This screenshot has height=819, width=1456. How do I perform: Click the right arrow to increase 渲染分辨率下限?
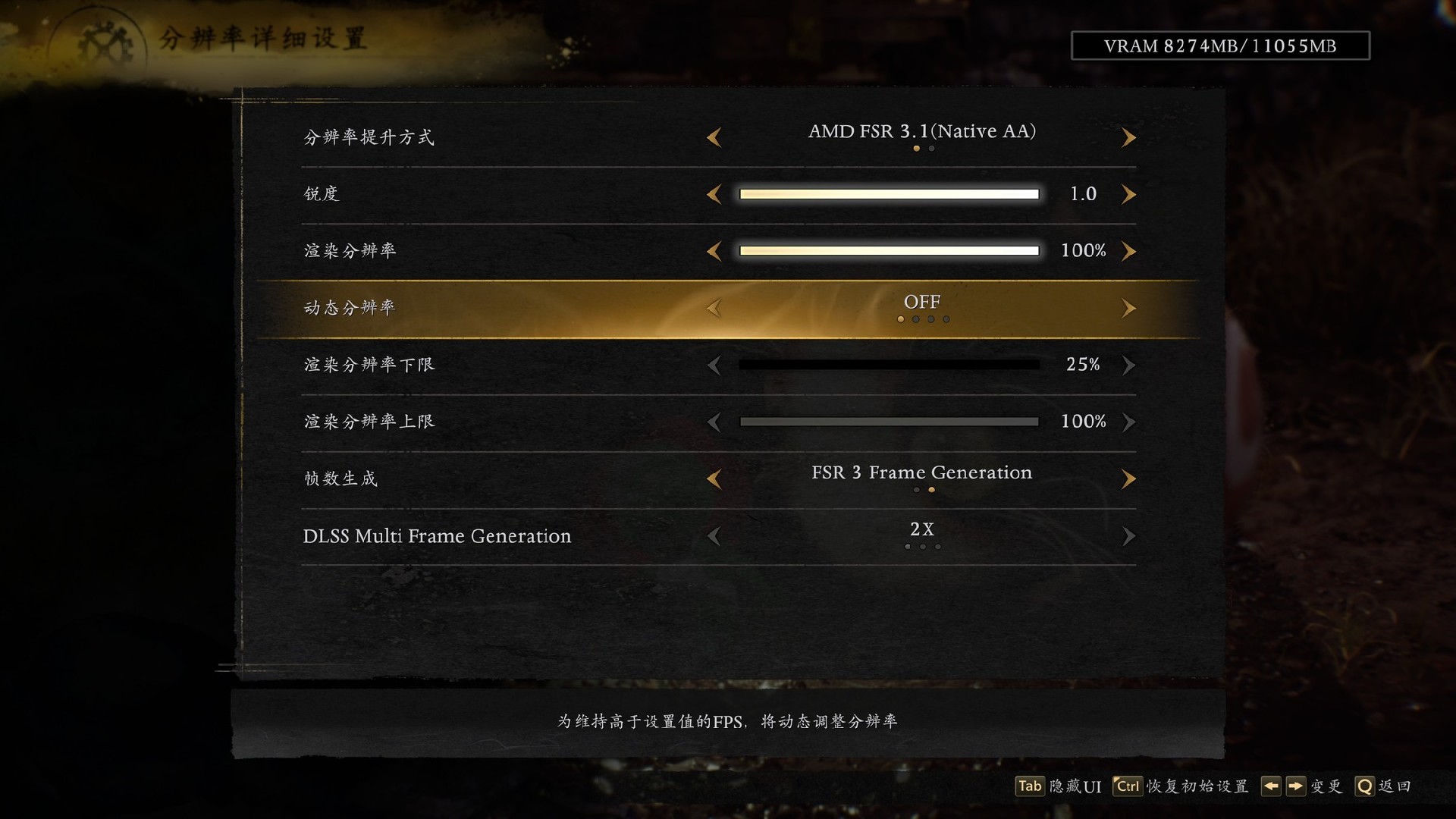pyautogui.click(x=1129, y=365)
